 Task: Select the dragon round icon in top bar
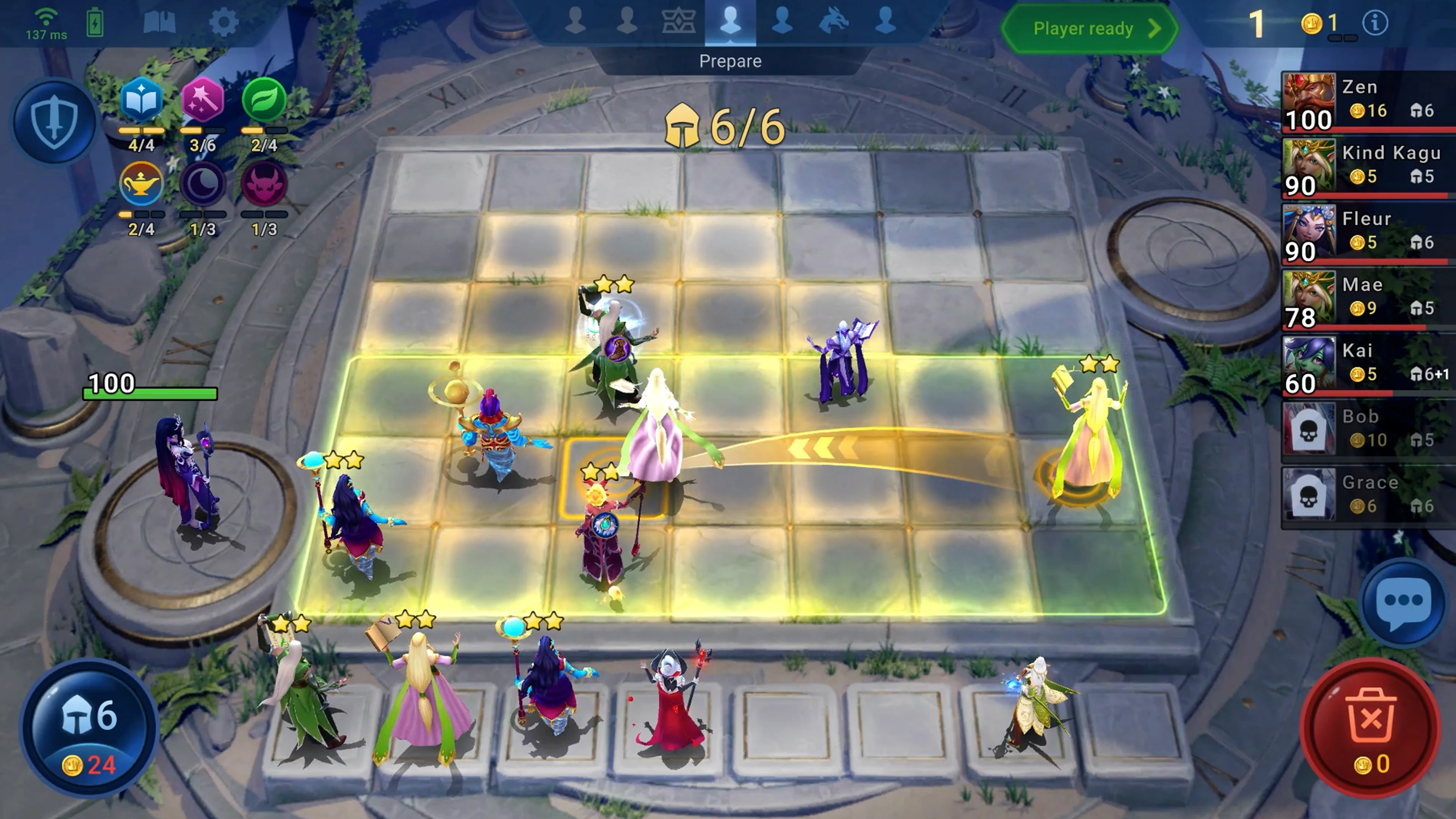point(834,22)
